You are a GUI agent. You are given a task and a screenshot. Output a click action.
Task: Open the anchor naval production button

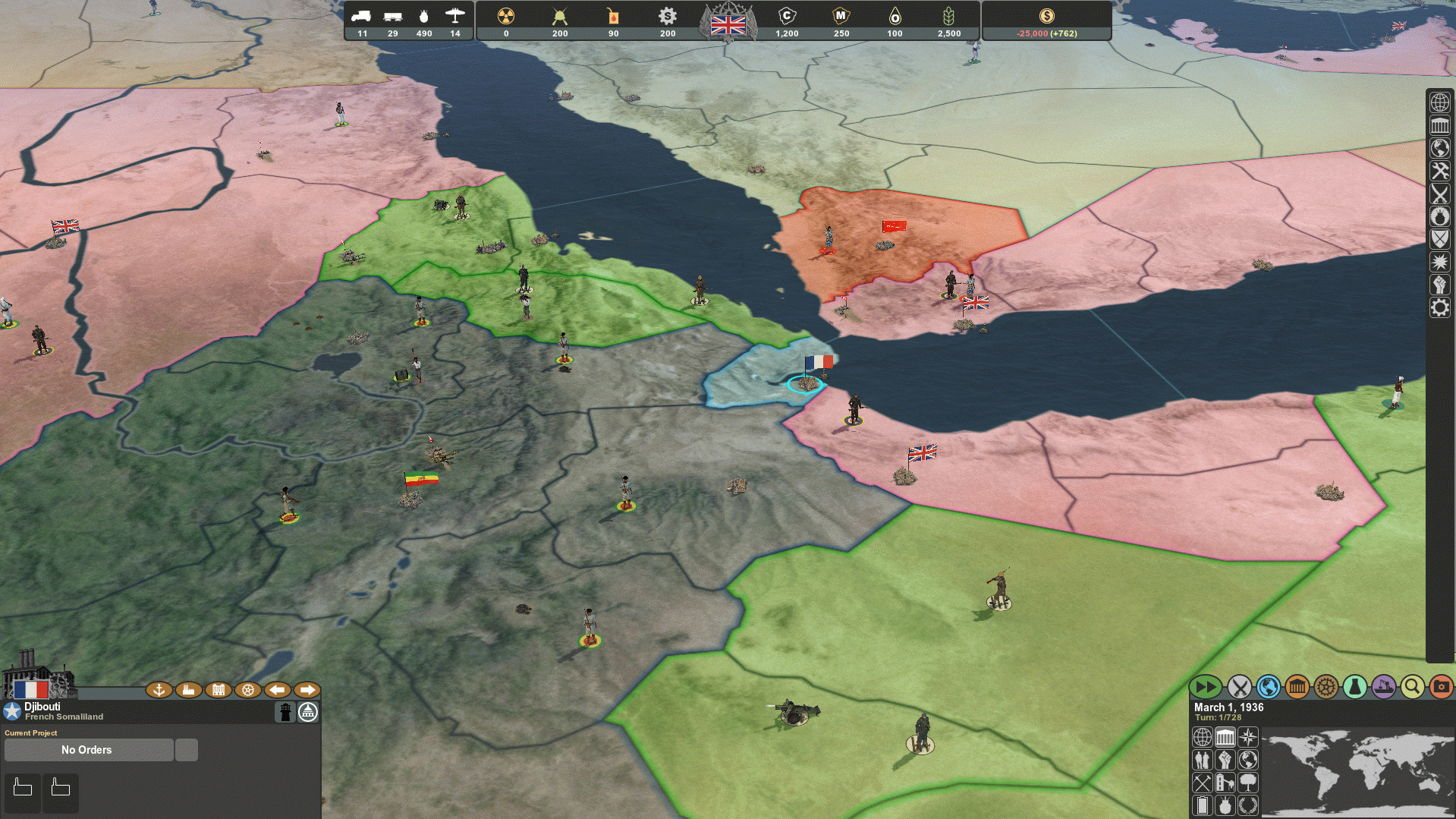(x=159, y=690)
